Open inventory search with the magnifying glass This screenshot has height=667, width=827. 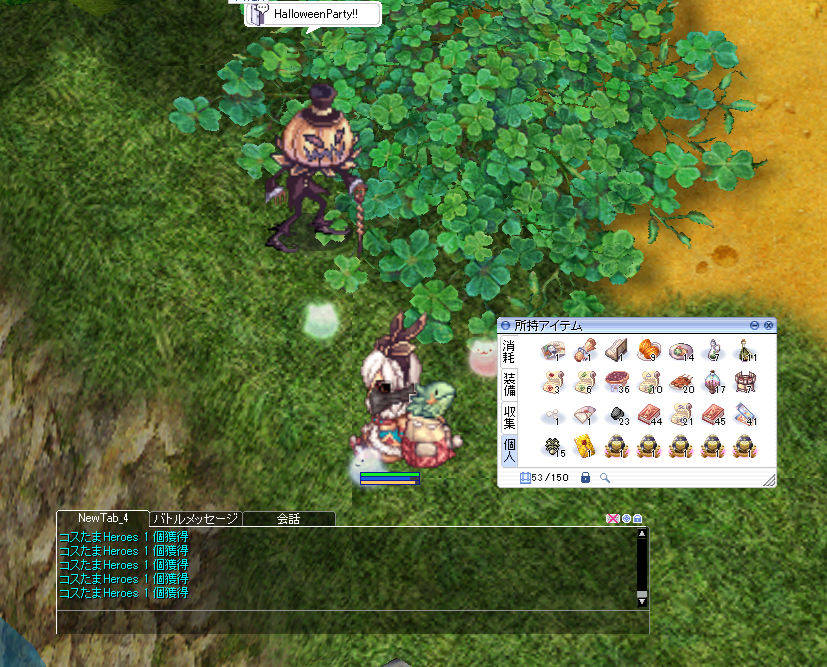coord(605,478)
